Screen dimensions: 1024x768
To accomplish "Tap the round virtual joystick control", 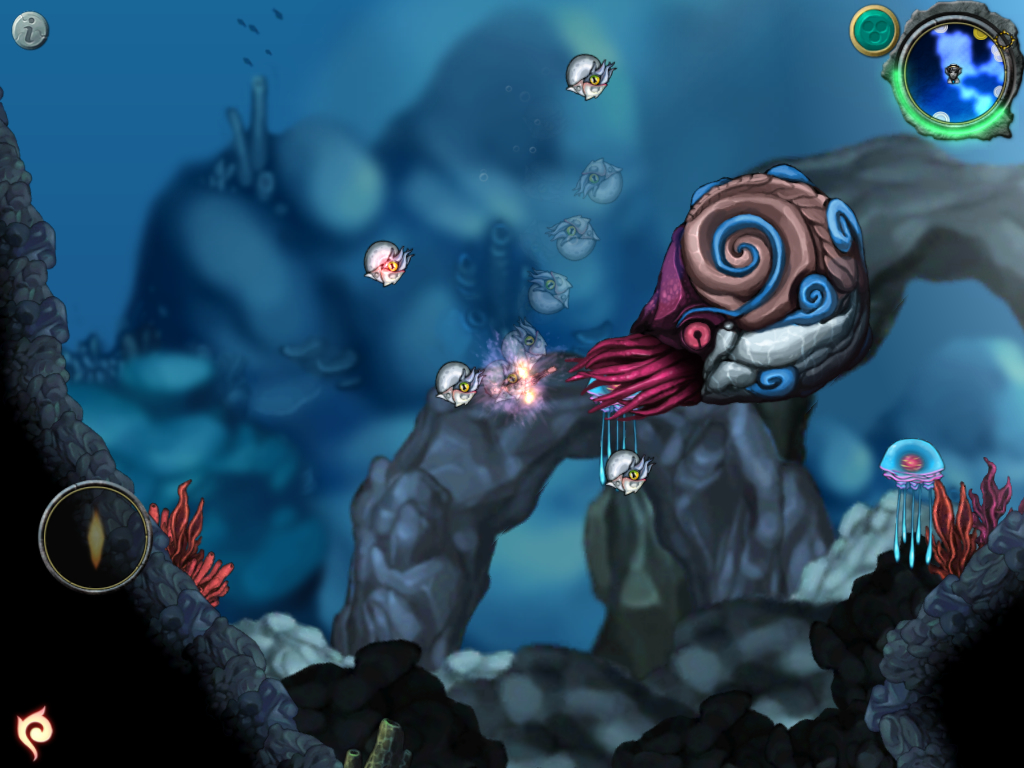I will pos(95,537).
